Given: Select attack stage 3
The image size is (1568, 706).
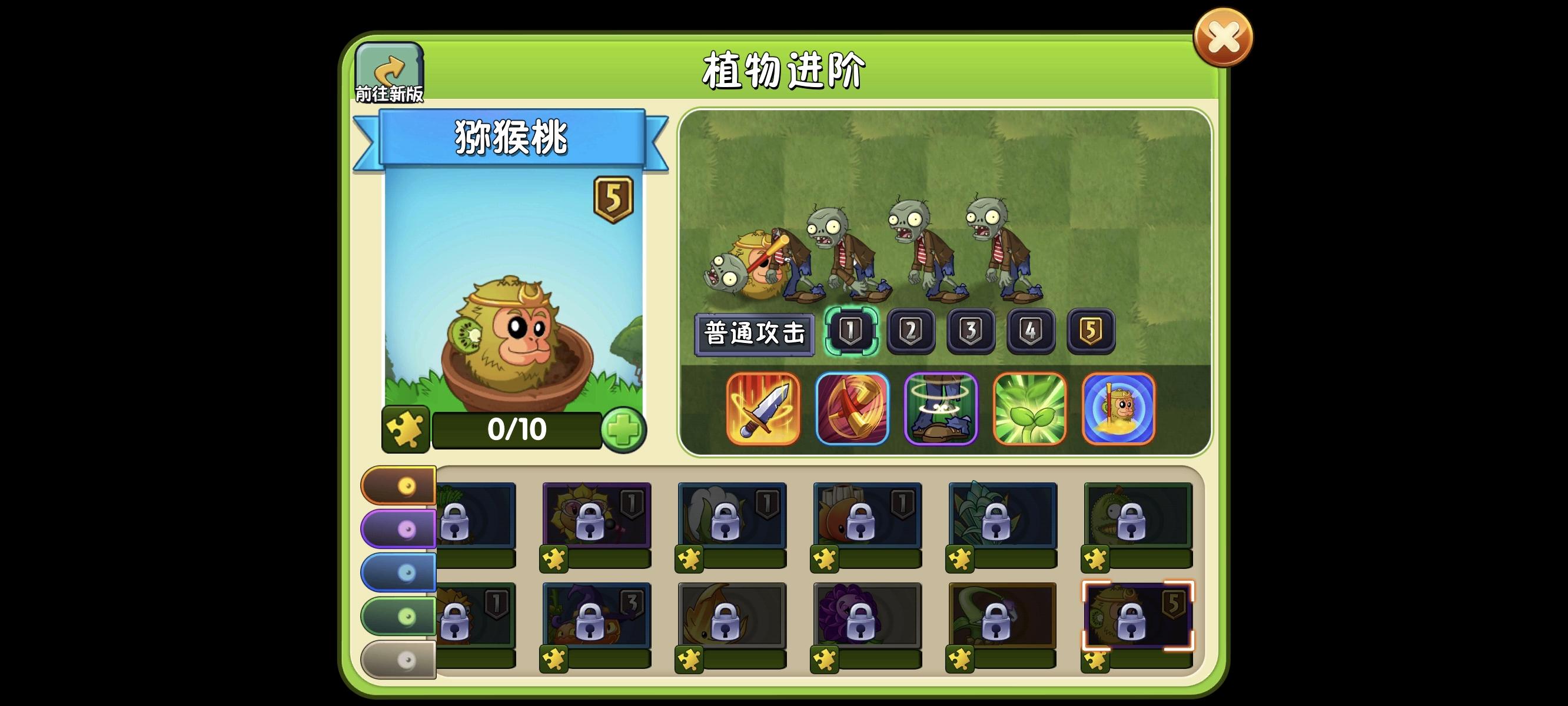Looking at the screenshot, I should tap(972, 332).
